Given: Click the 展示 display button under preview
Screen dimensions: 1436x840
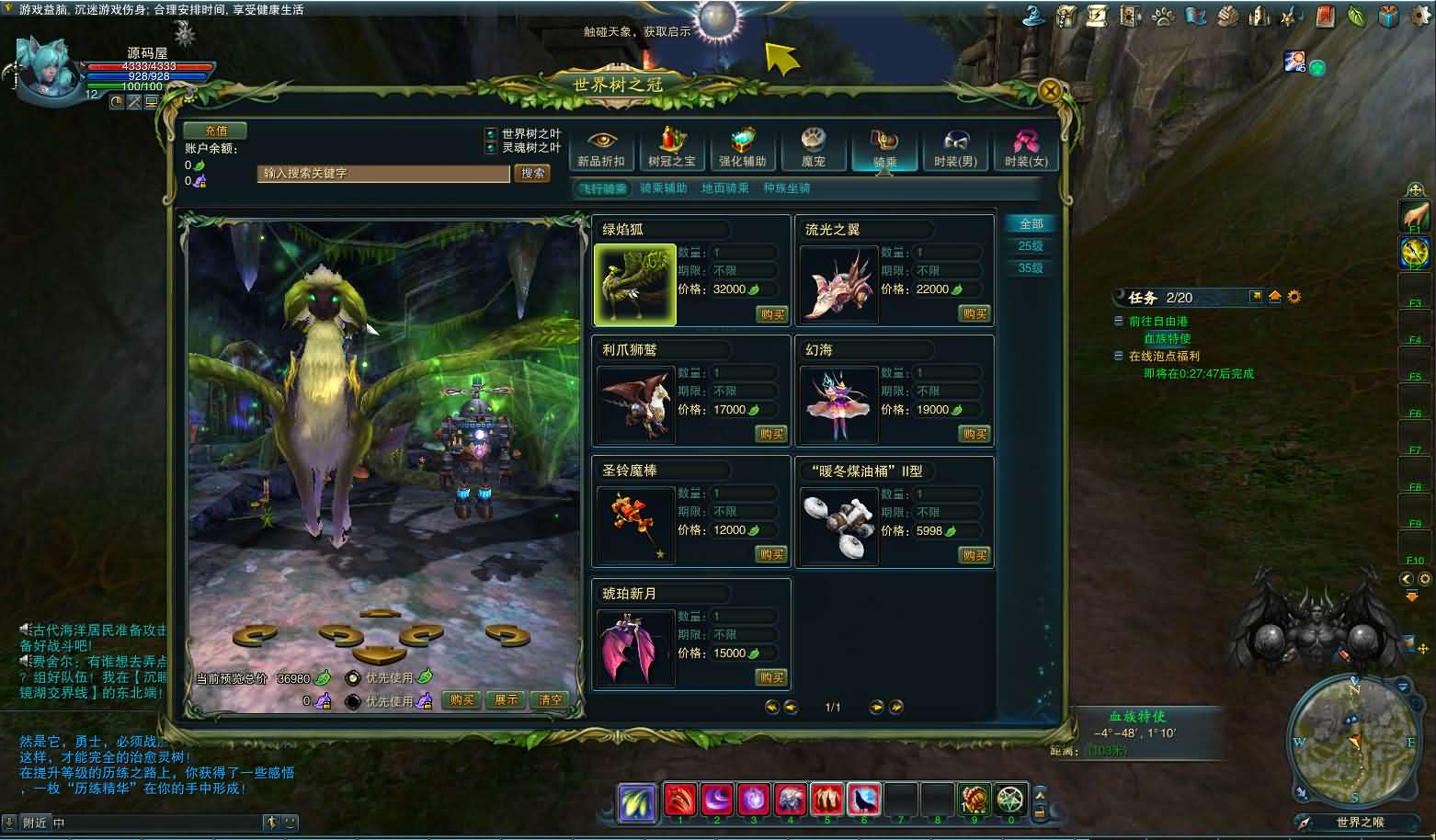Looking at the screenshot, I should (506, 700).
